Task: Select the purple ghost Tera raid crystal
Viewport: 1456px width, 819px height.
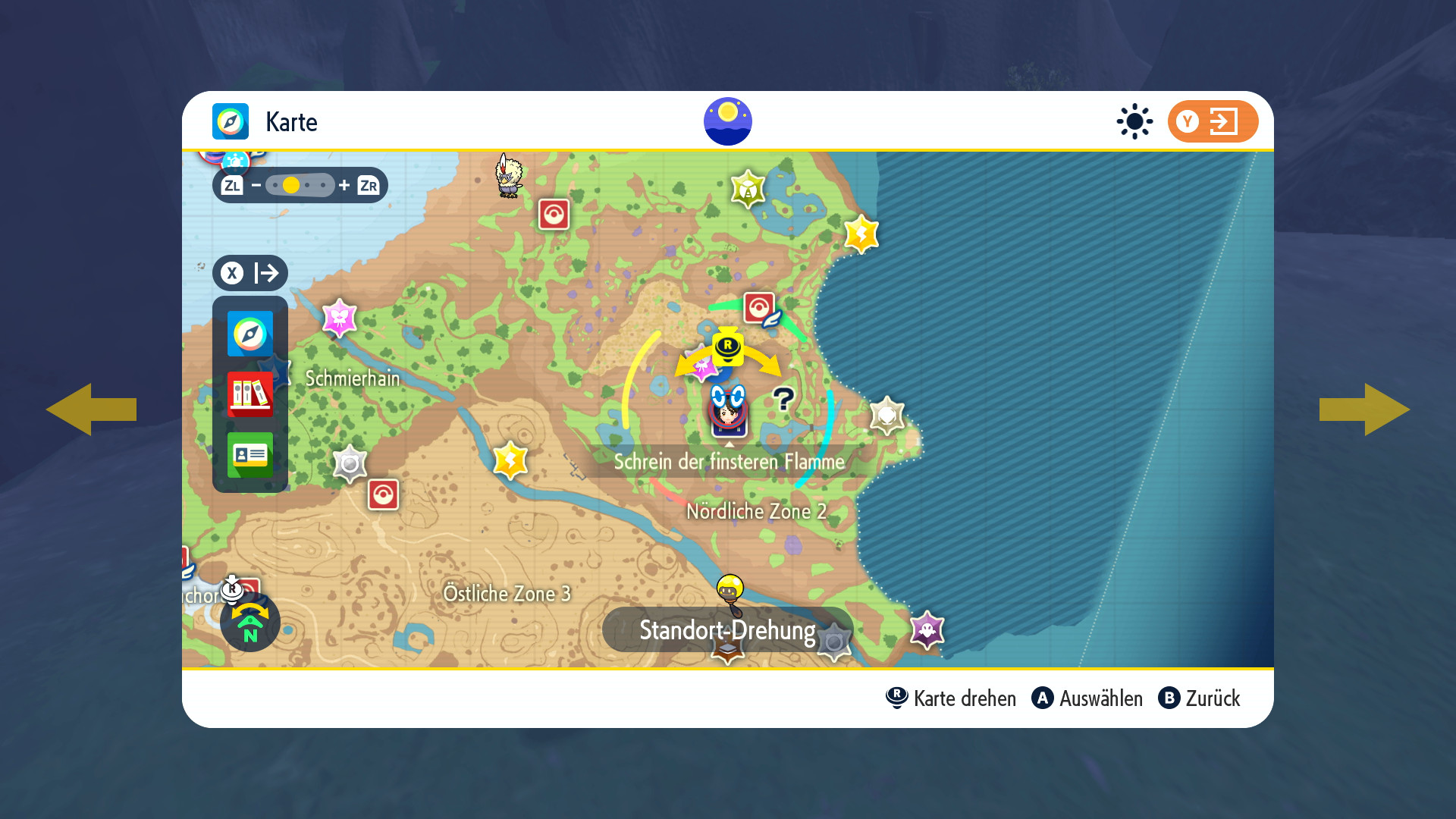Action: [927, 629]
